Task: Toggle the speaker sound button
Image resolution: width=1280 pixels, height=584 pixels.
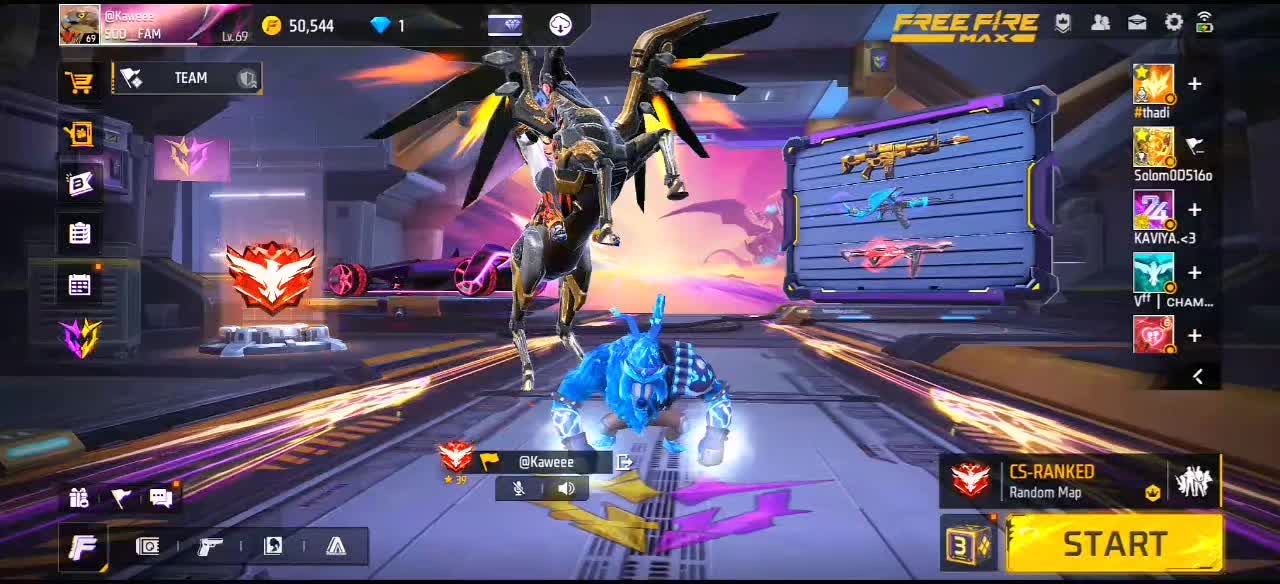Action: point(566,489)
